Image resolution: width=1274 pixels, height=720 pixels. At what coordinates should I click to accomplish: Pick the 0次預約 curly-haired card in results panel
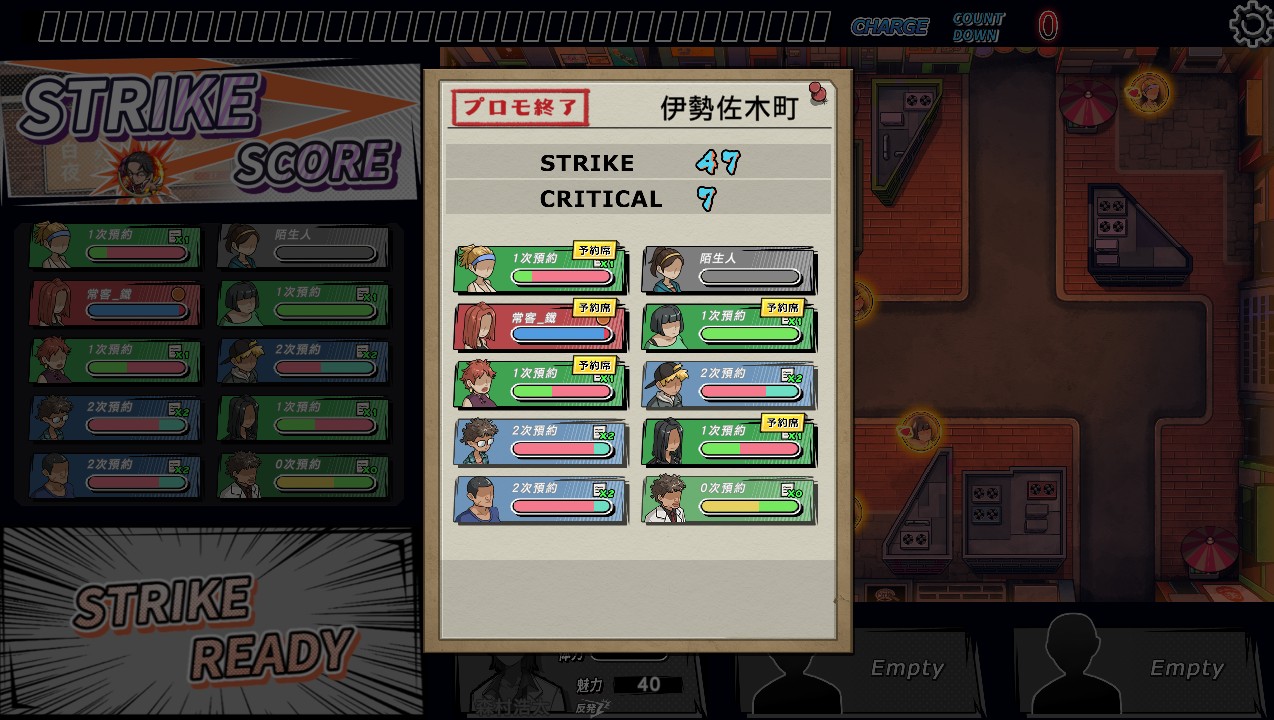click(x=728, y=500)
